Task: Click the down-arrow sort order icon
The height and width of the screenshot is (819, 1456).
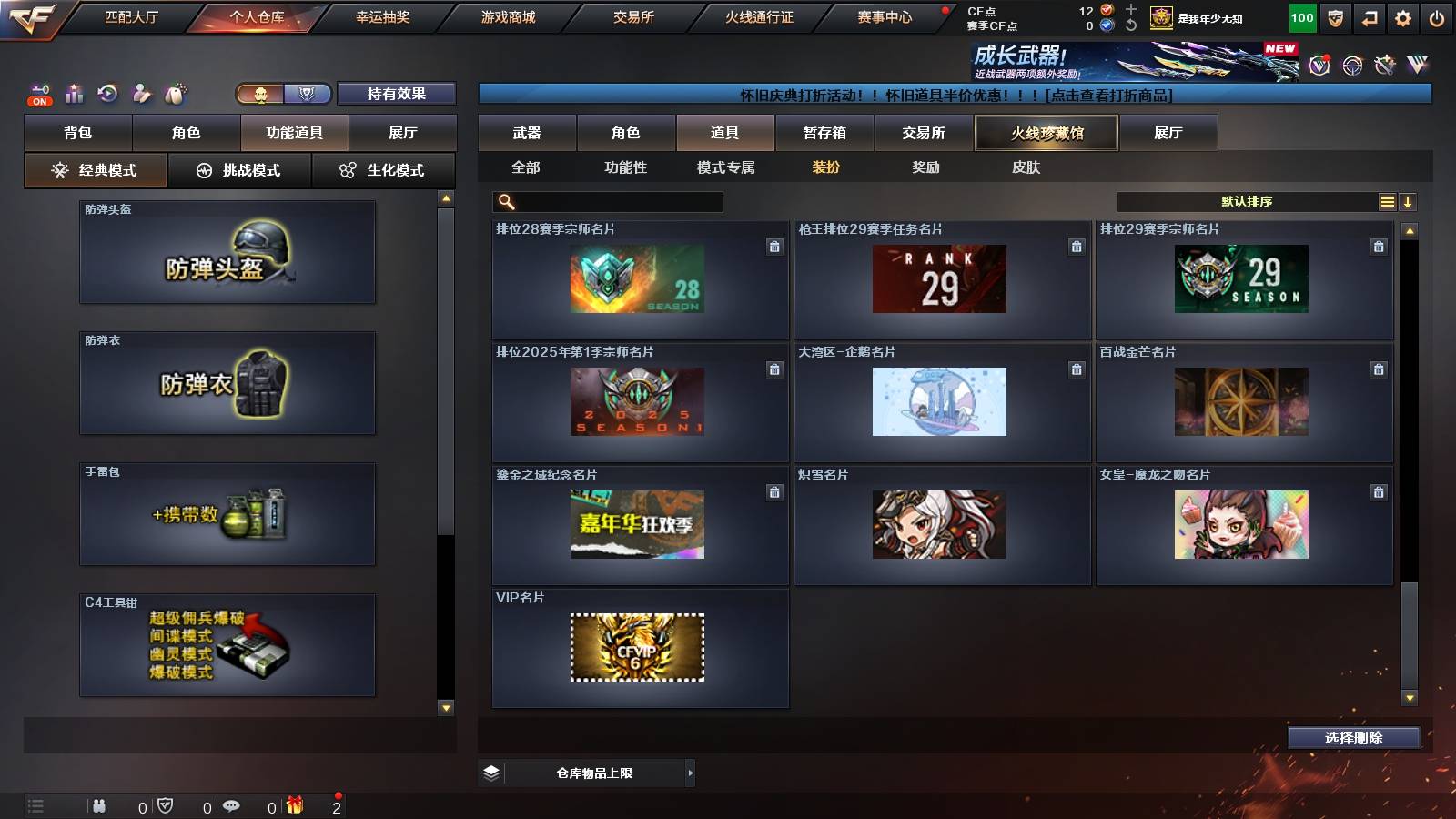Action: (1409, 202)
